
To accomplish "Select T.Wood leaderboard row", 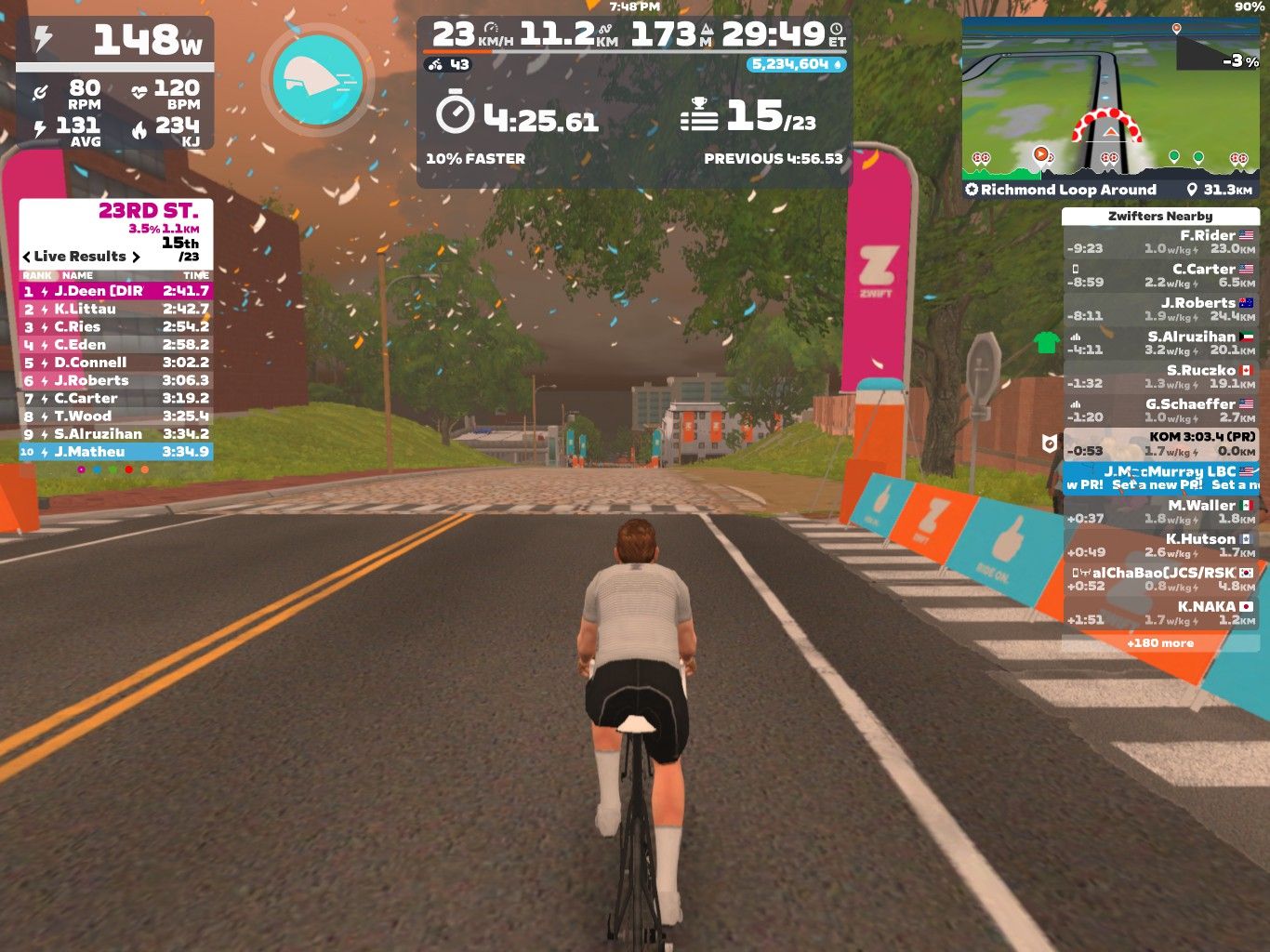I will [115, 416].
